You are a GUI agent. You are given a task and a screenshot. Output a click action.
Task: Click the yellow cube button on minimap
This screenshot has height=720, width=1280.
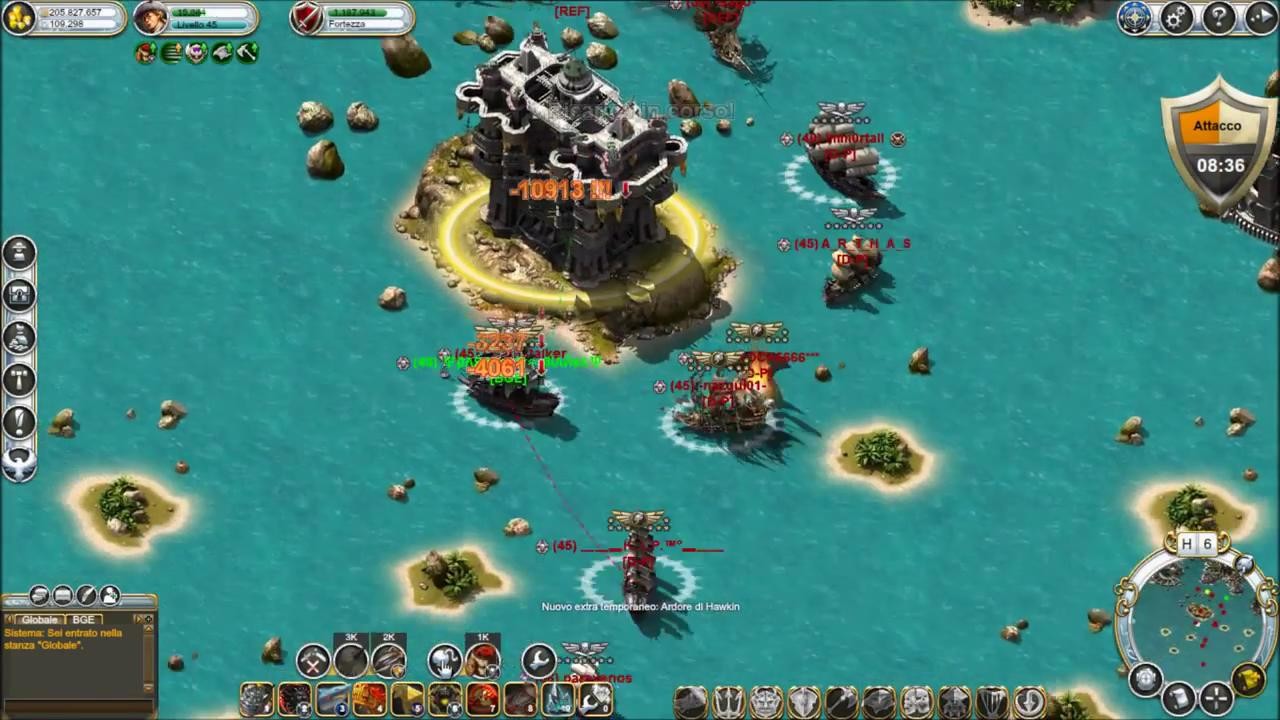click(x=1248, y=680)
